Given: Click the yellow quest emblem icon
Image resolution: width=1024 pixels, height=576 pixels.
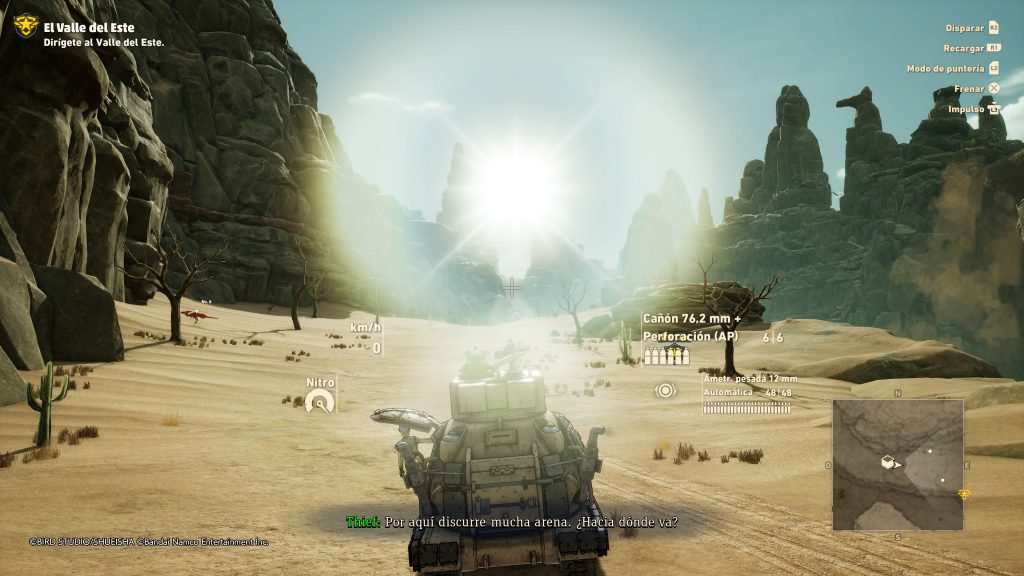Looking at the screenshot, I should (x=25, y=27).
